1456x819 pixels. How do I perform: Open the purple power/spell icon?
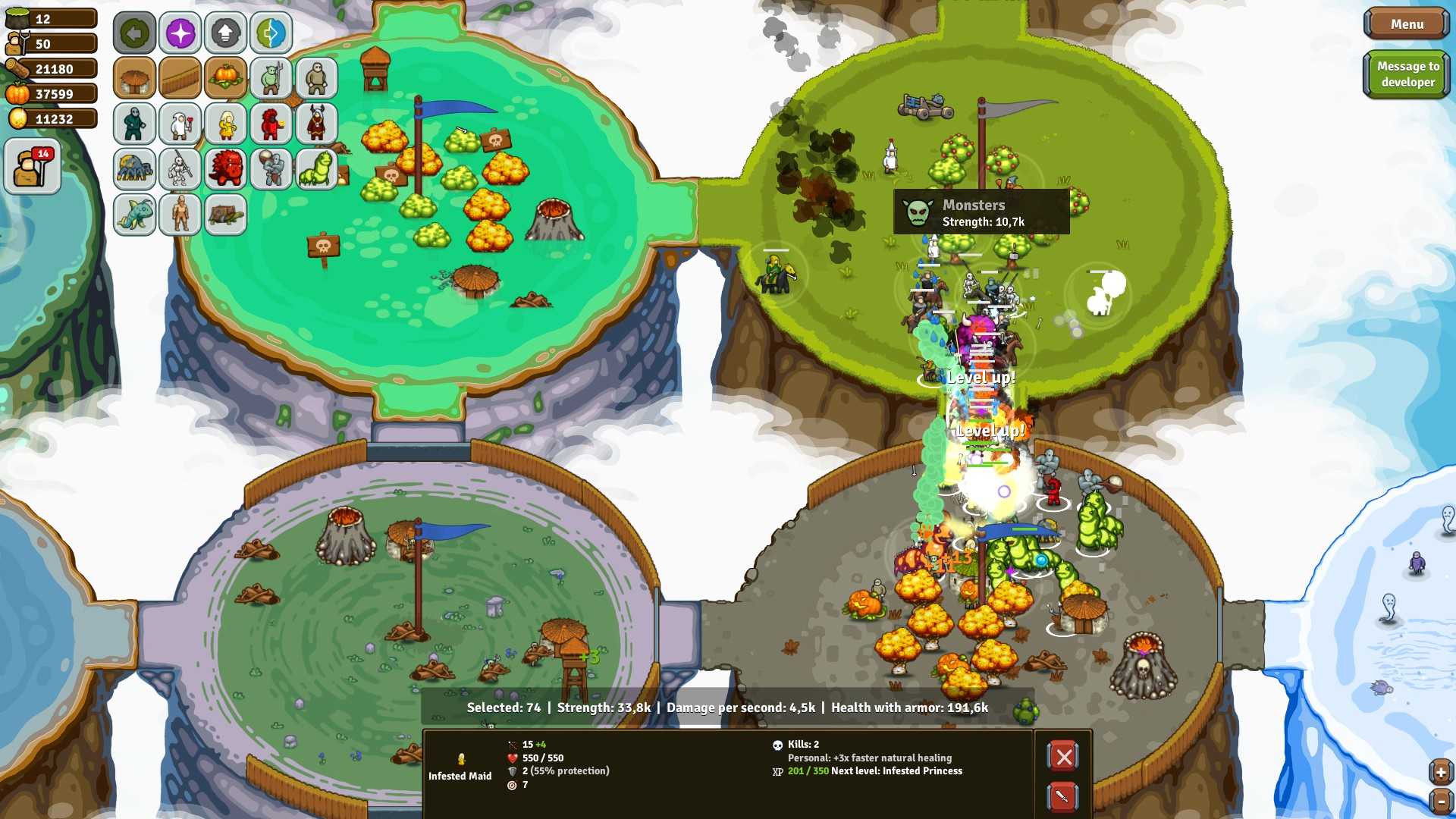tap(180, 33)
